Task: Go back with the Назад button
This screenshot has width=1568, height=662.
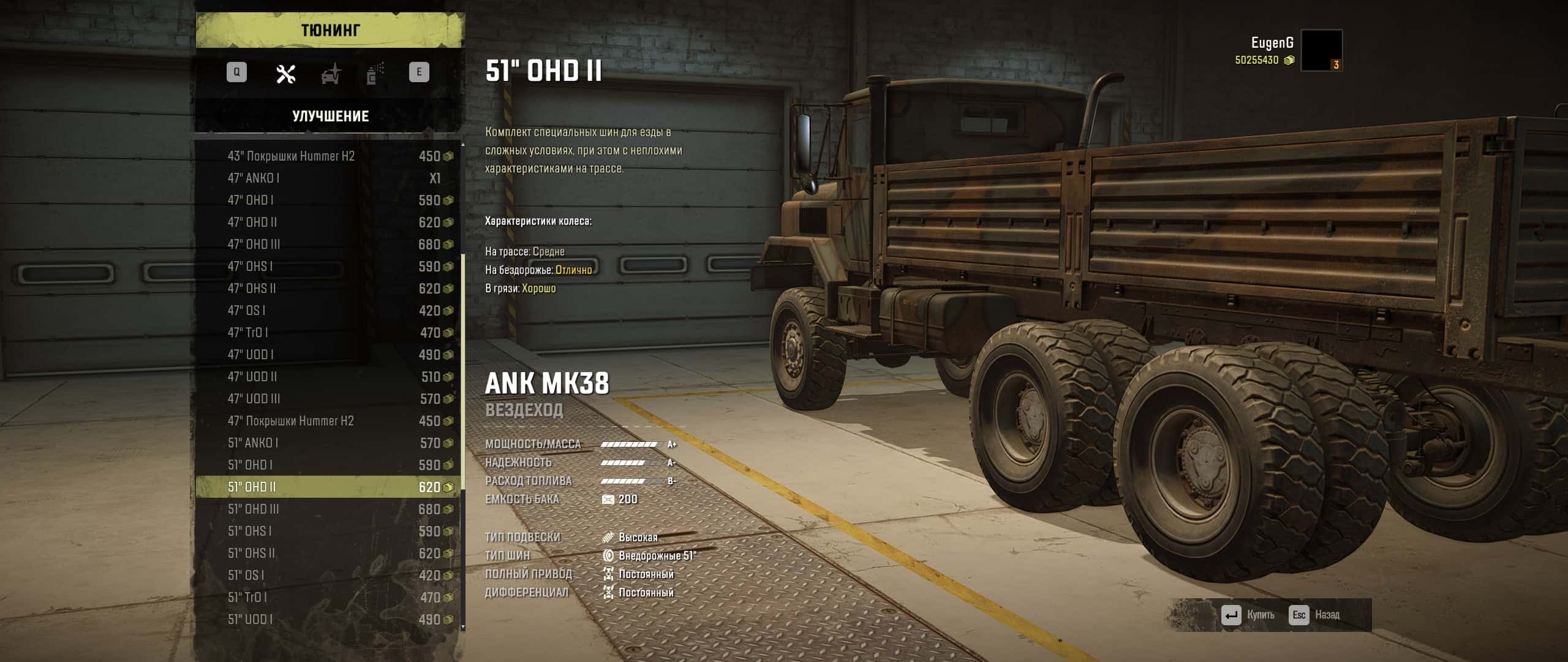Action: pyautogui.click(x=1316, y=615)
